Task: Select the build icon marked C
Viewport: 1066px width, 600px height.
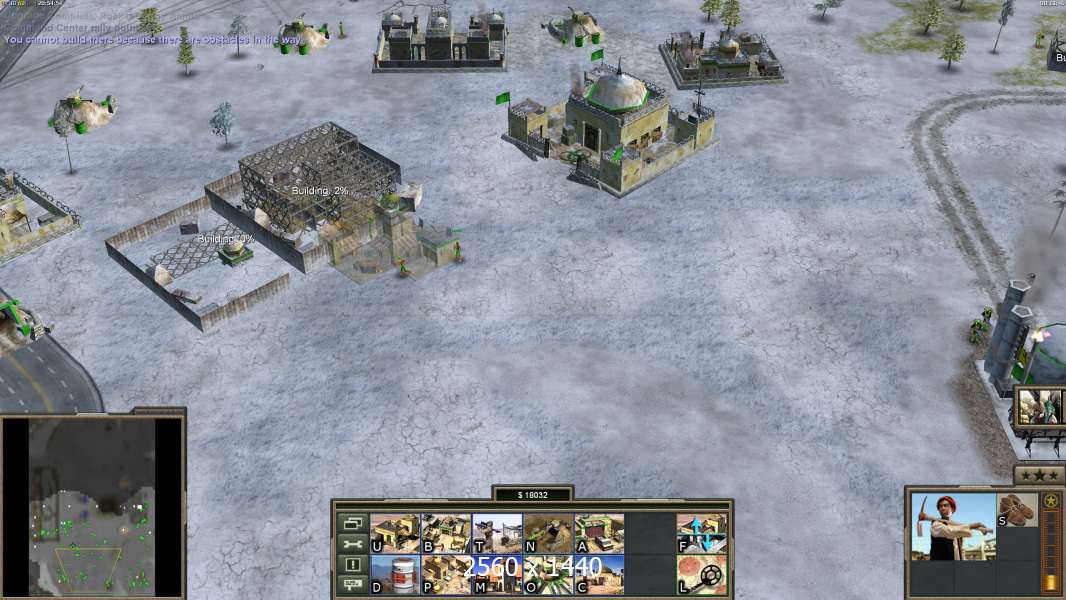Action: (599, 575)
